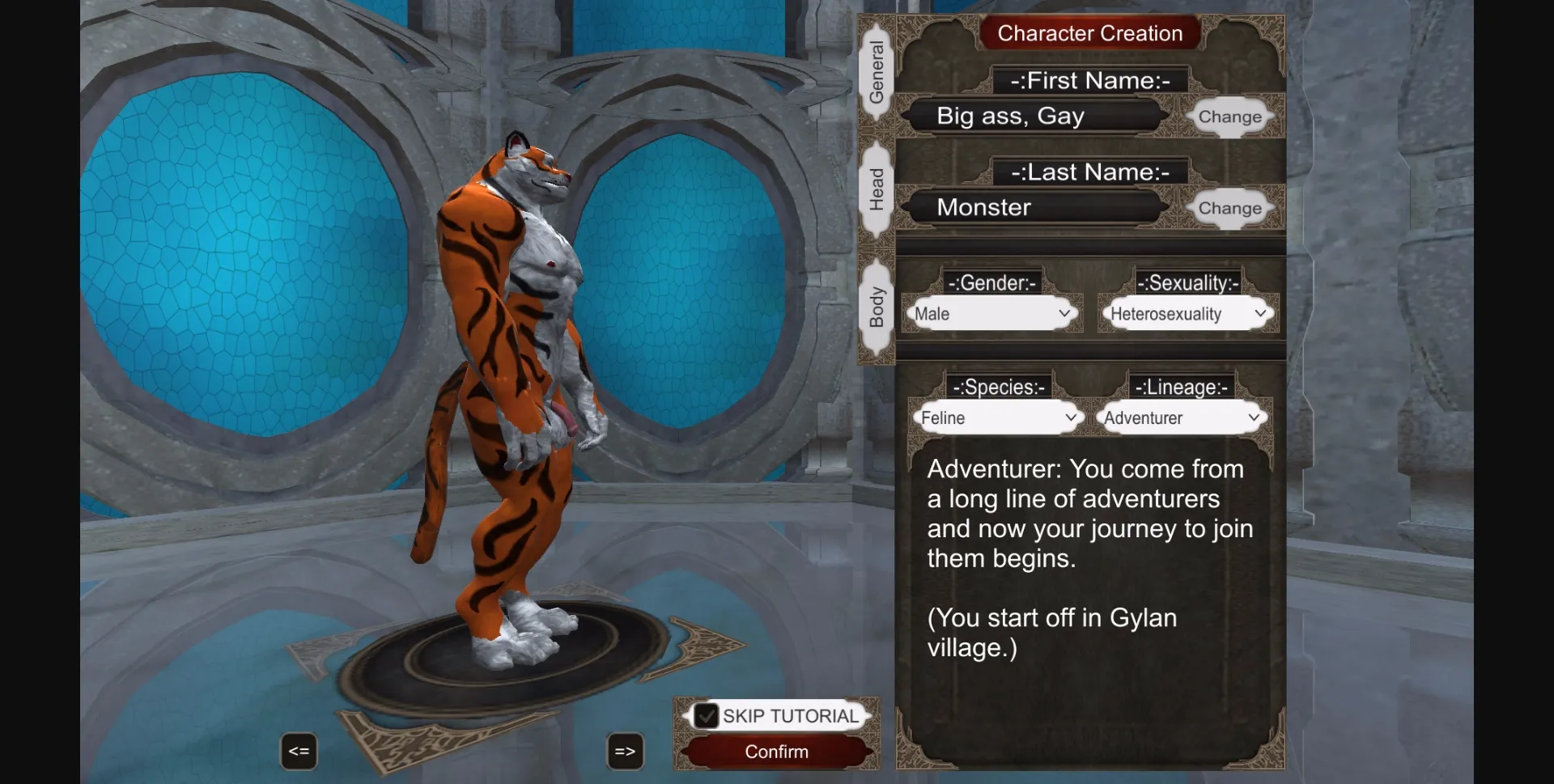Rotate character with the left arrow button
This screenshot has width=1554, height=784.
tap(299, 752)
